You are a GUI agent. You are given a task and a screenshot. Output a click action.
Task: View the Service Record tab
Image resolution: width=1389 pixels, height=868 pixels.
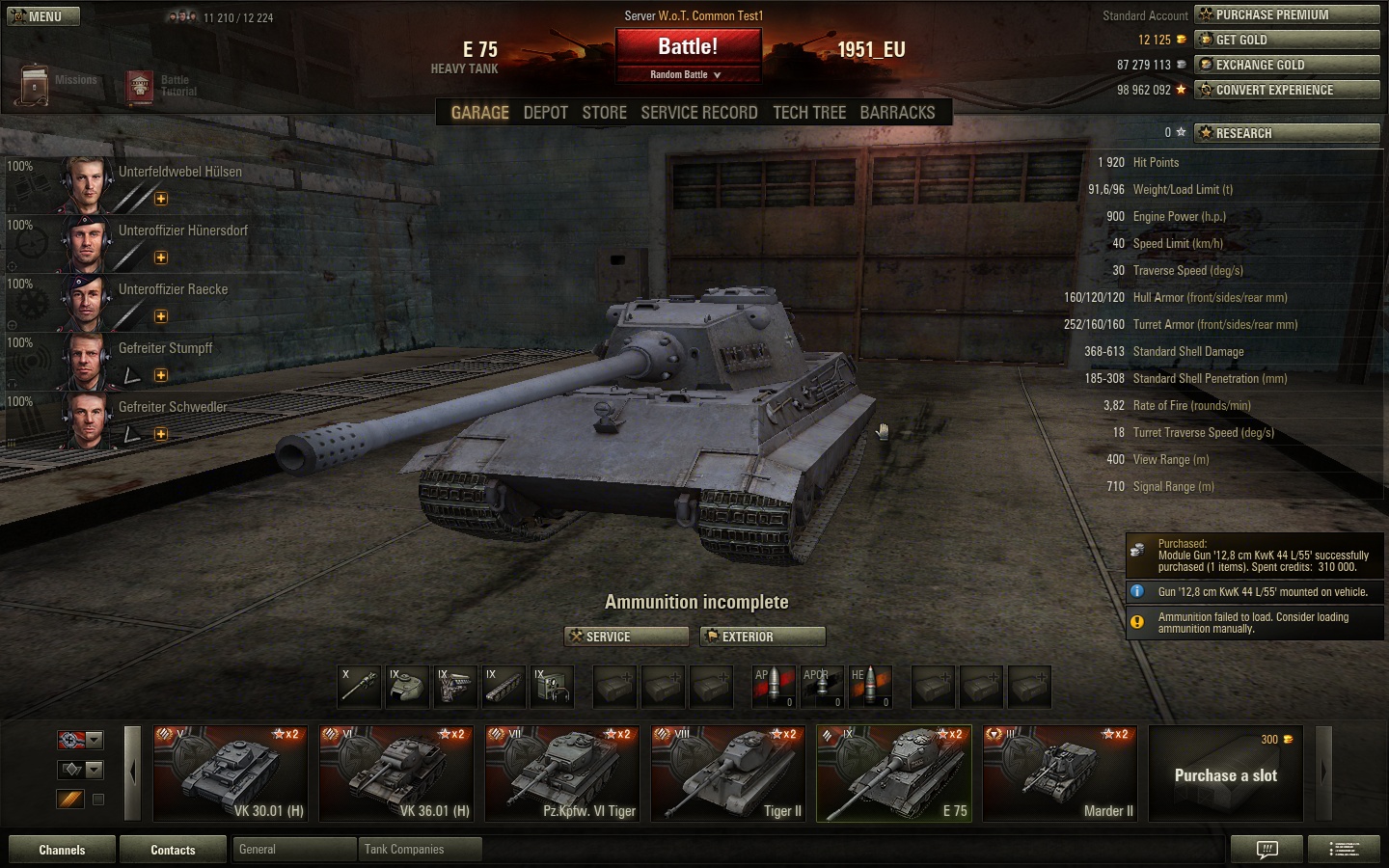(698, 113)
